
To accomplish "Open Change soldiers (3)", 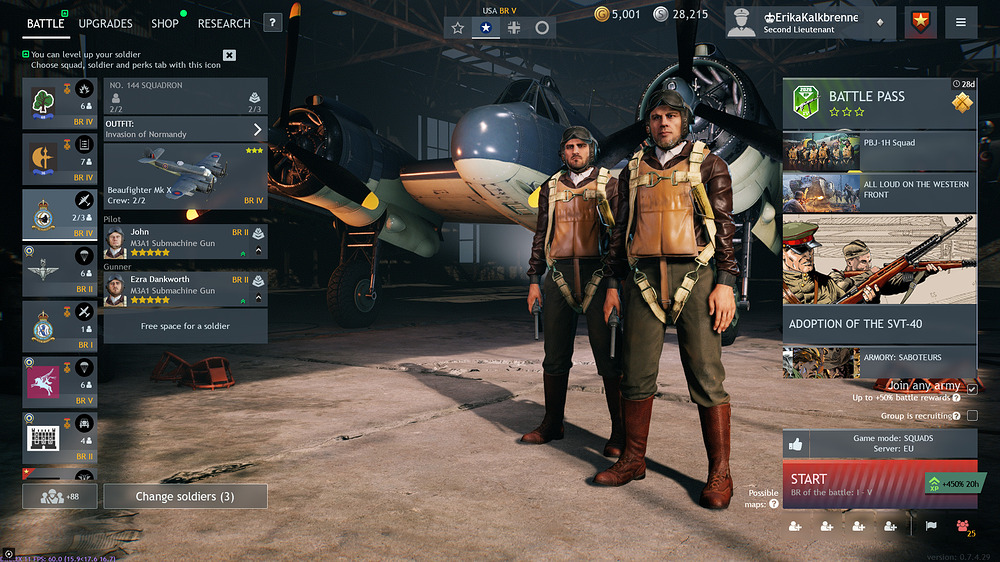I will pyautogui.click(x=186, y=496).
